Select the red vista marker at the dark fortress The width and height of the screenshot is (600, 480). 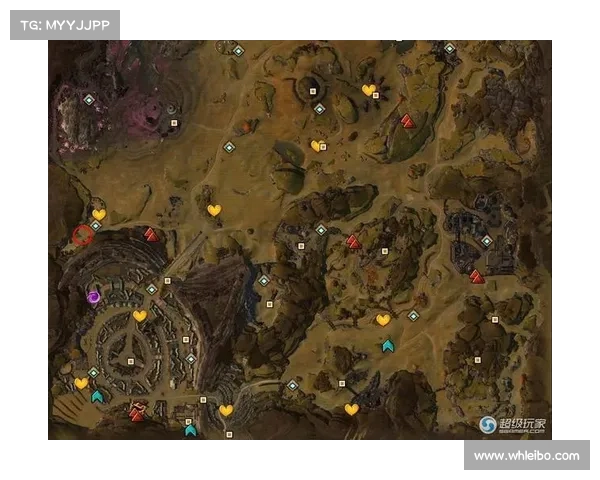477,277
